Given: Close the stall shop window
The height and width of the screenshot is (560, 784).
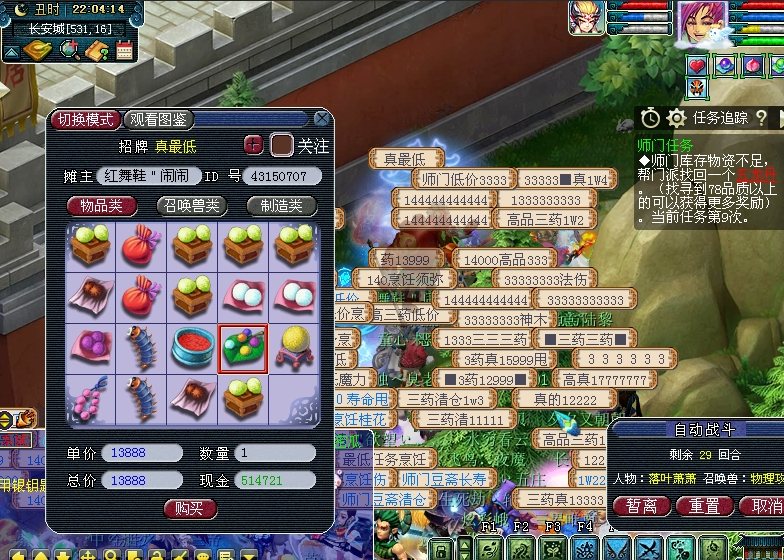Looking at the screenshot, I should tap(321, 118).
